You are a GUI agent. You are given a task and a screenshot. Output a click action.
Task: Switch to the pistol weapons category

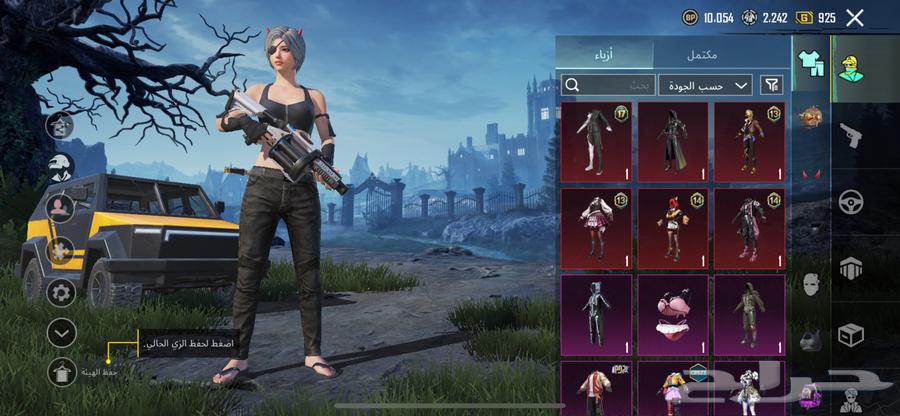coord(852,135)
